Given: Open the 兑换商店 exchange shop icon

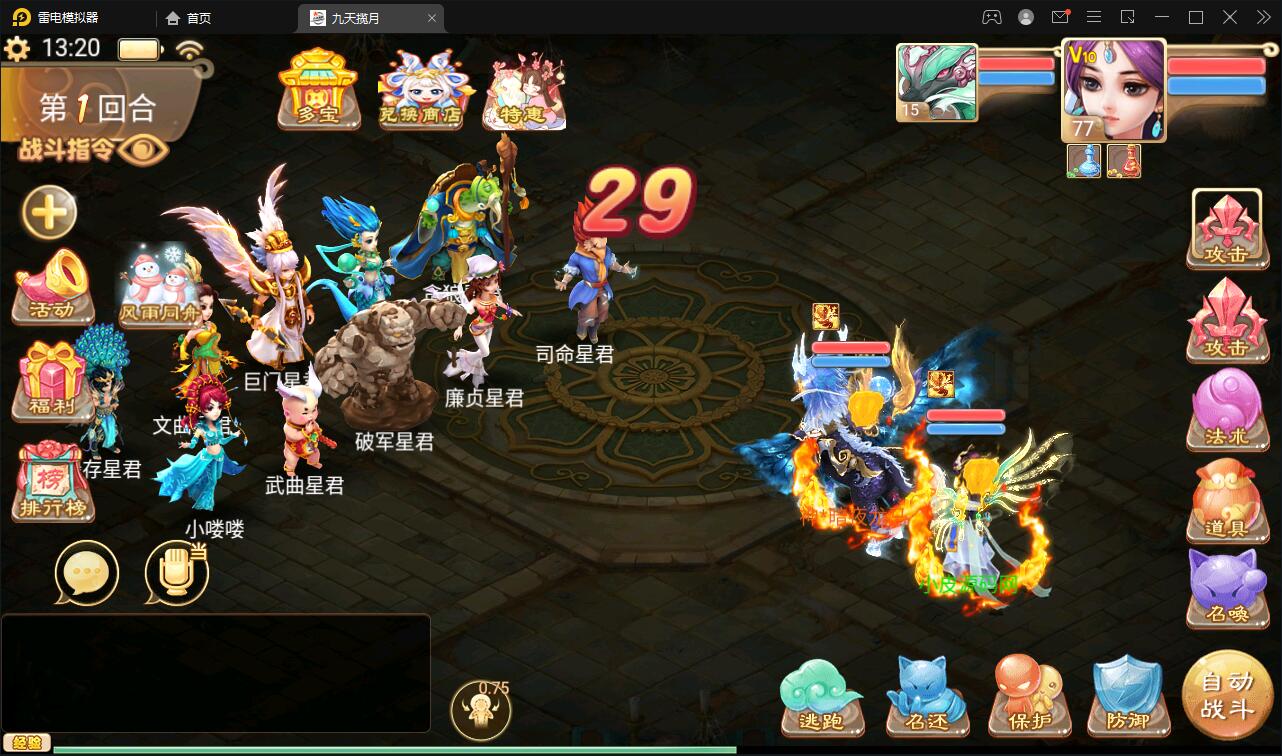Looking at the screenshot, I should [420, 92].
